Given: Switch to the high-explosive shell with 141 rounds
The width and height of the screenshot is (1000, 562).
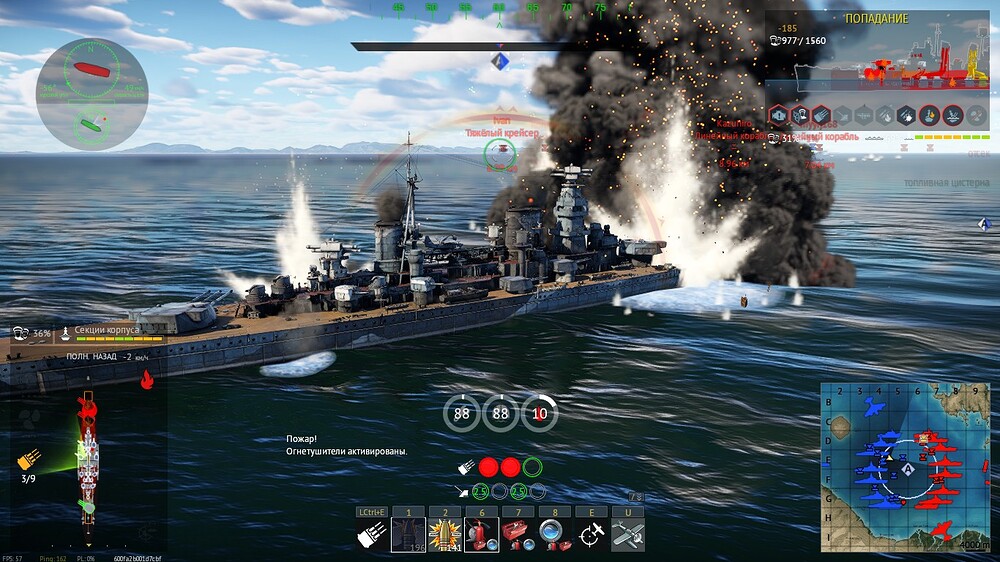Looking at the screenshot, I should point(444,535).
